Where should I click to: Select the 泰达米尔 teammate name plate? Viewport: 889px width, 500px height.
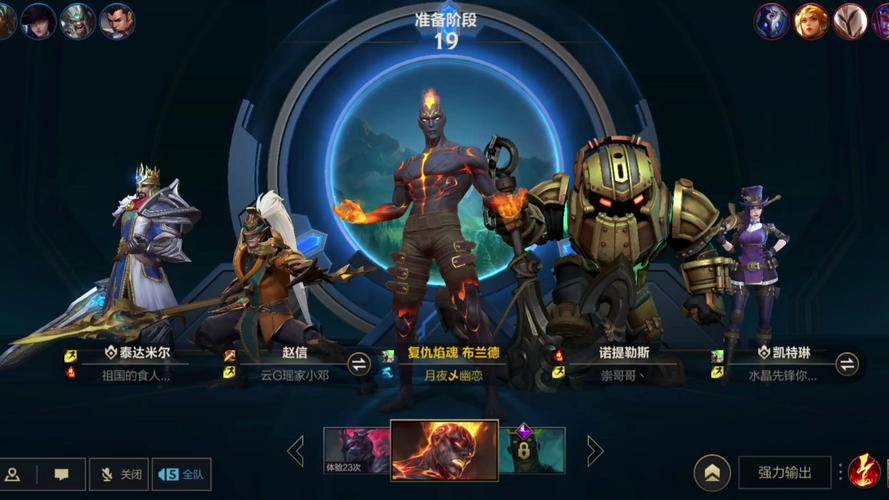tap(137, 353)
